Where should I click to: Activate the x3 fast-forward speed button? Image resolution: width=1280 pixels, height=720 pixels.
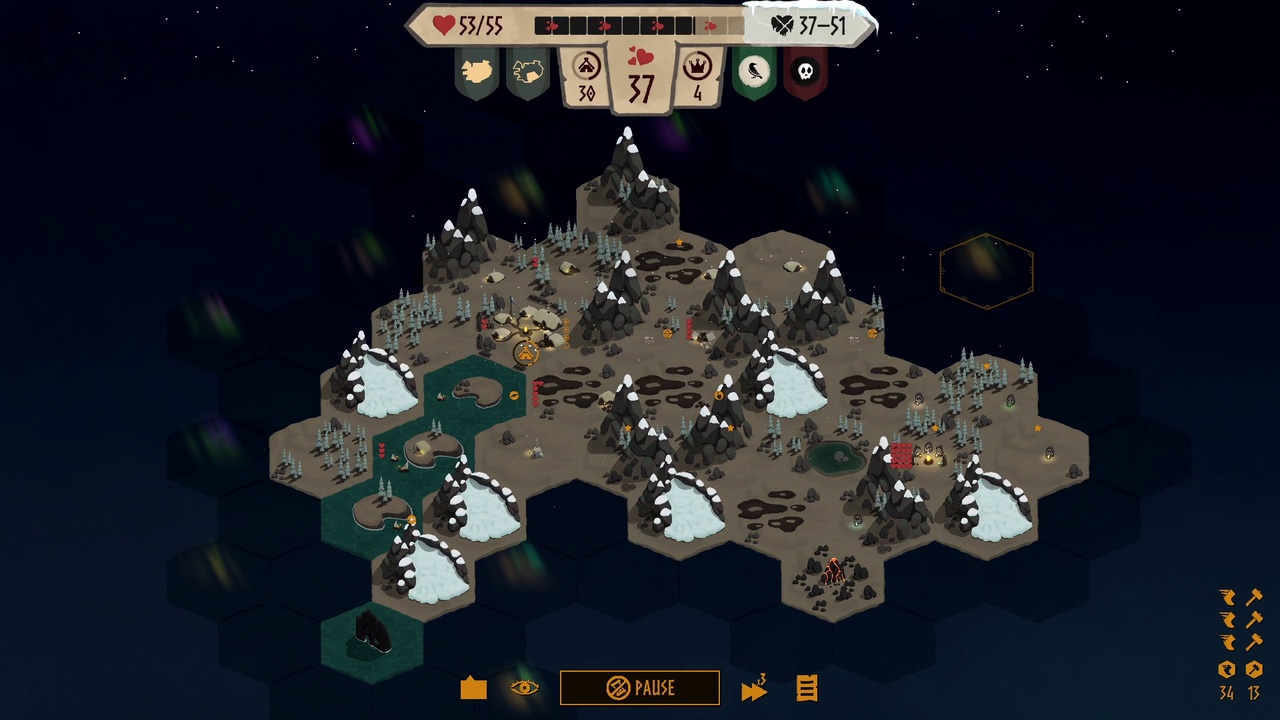click(x=754, y=688)
